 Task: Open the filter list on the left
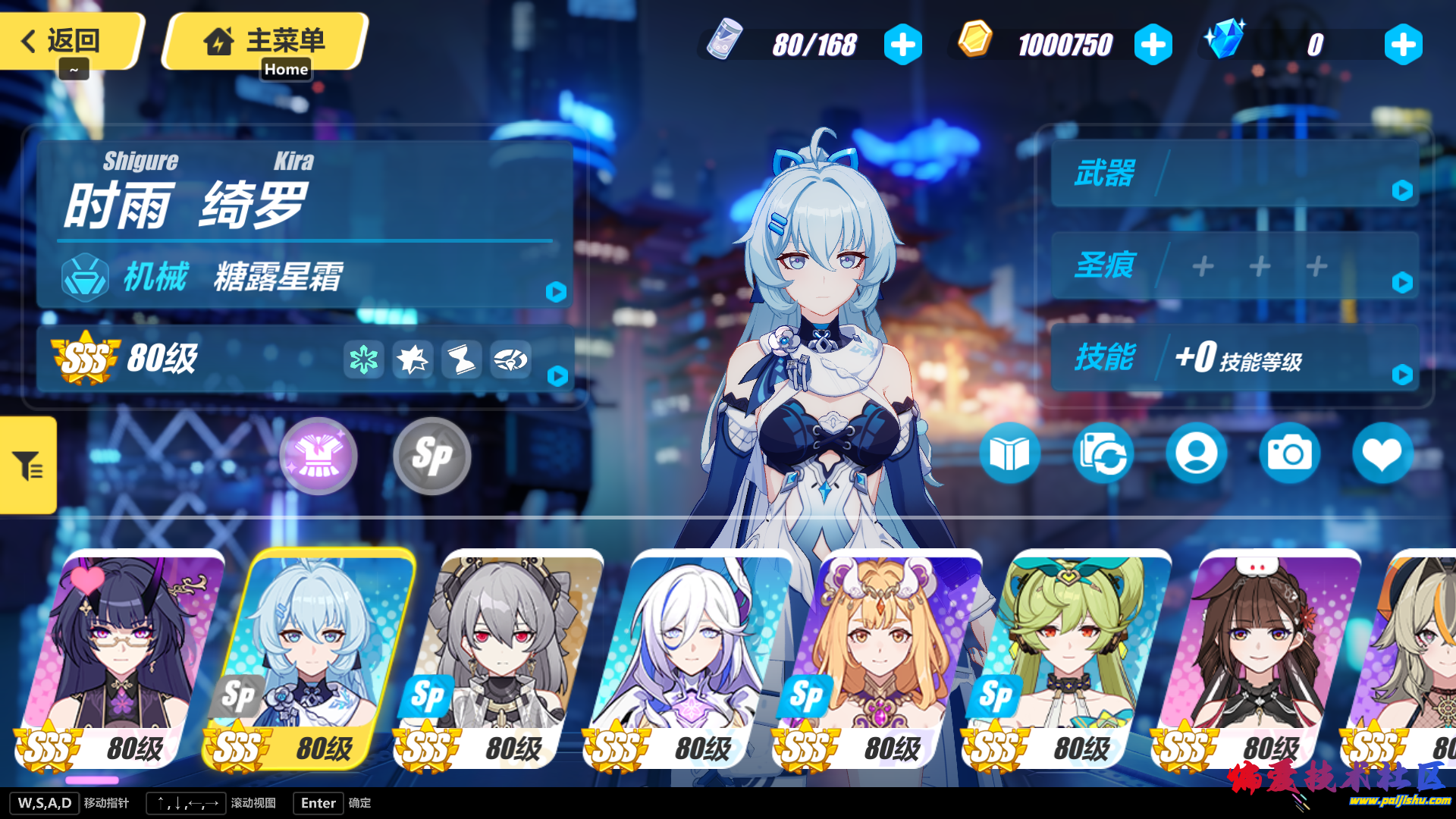(x=28, y=465)
